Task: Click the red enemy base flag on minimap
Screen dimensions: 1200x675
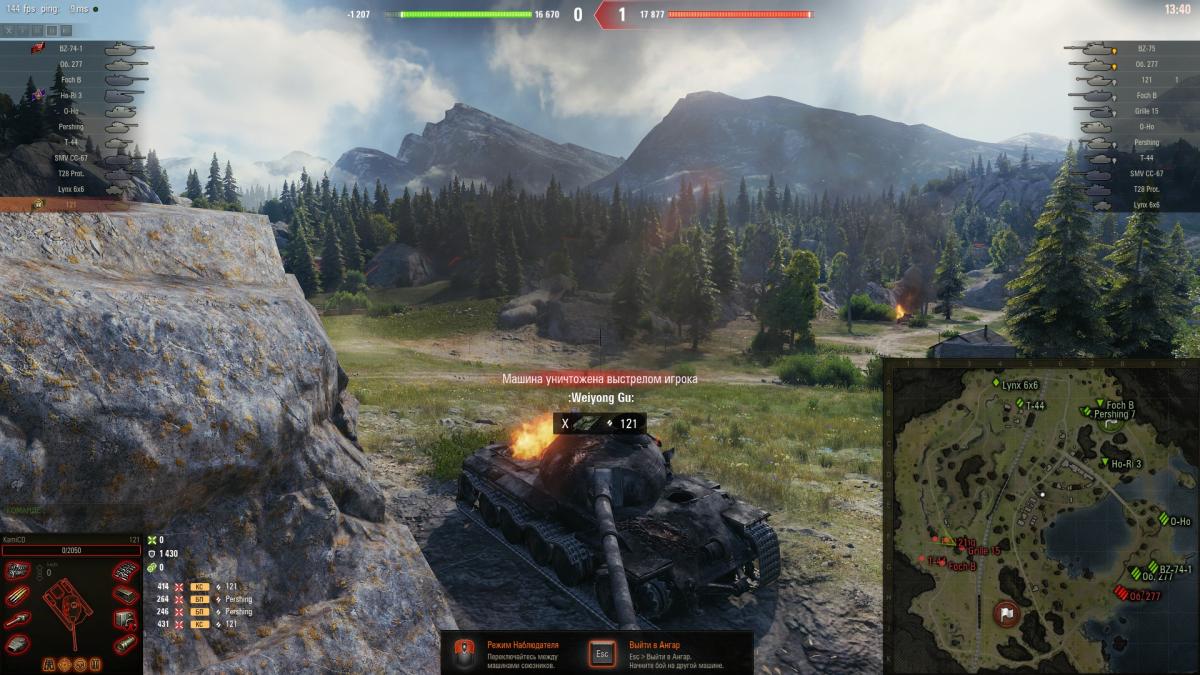Action: 1007,612
